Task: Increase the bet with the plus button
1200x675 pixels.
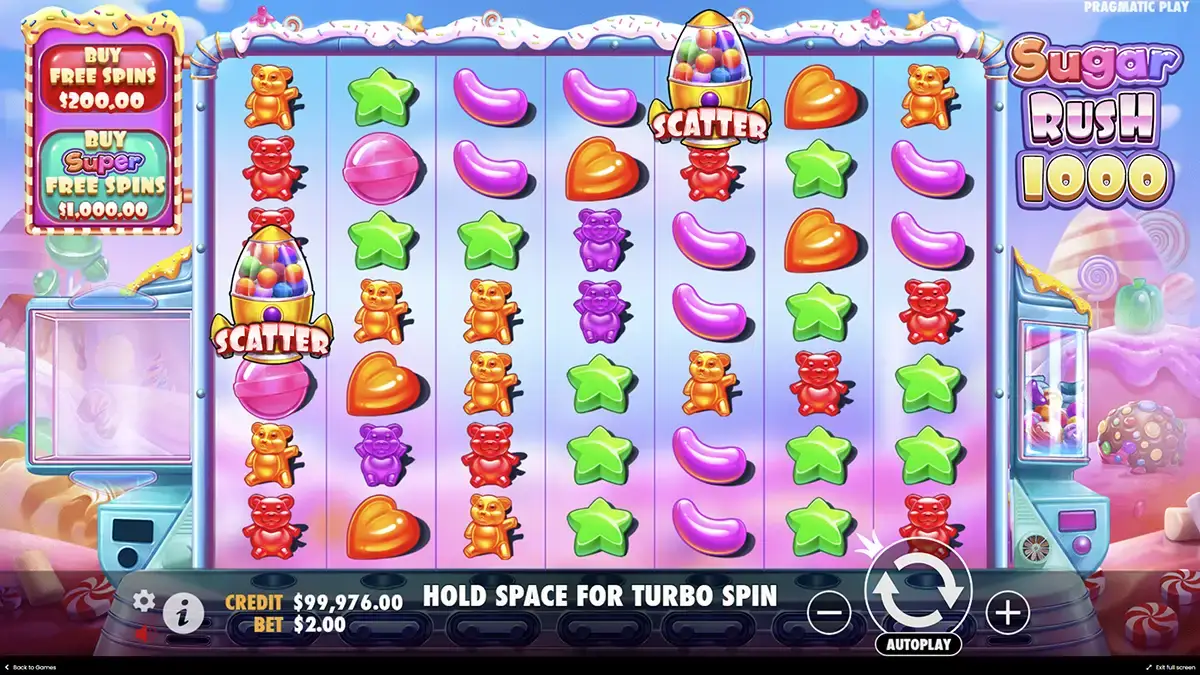Action: [1007, 611]
